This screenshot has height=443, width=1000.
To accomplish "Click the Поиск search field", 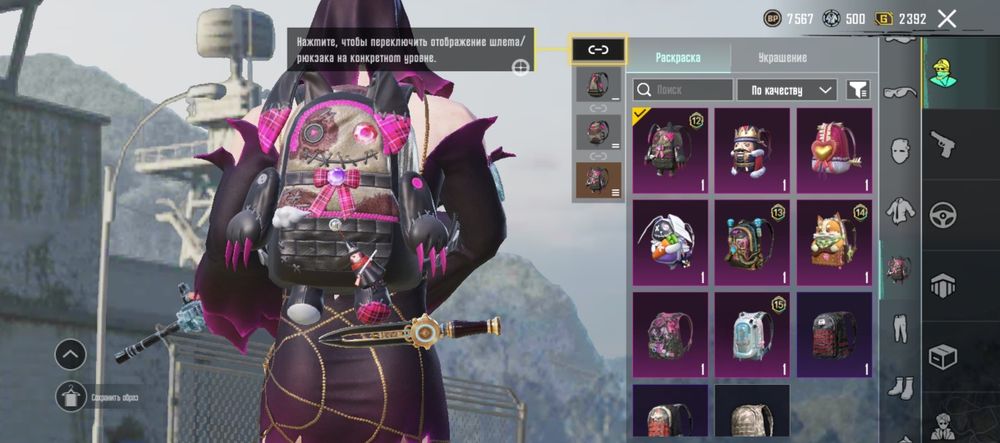I will pyautogui.click(x=683, y=90).
